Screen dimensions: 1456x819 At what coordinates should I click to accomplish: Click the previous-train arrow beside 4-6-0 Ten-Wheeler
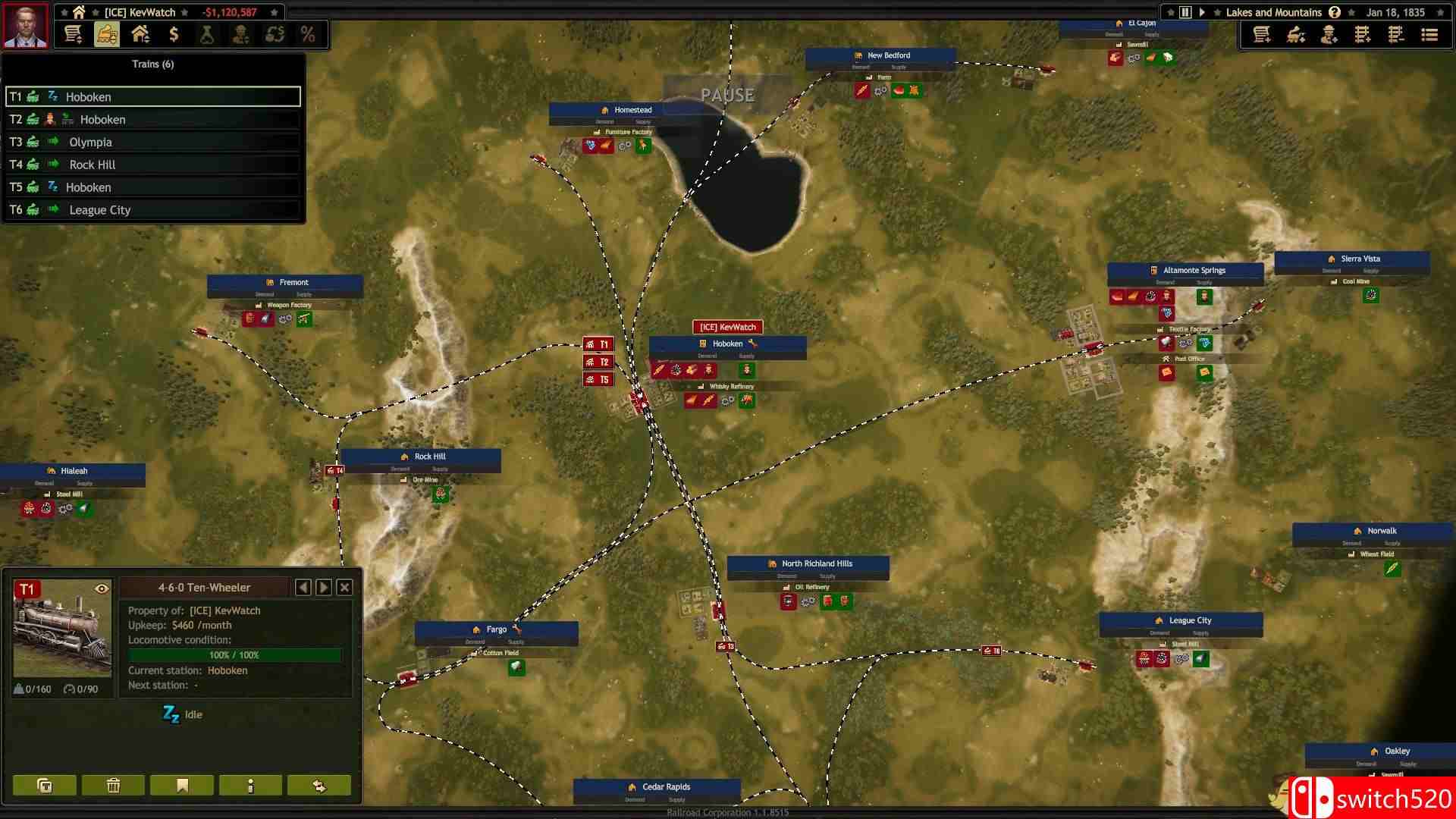point(303,587)
